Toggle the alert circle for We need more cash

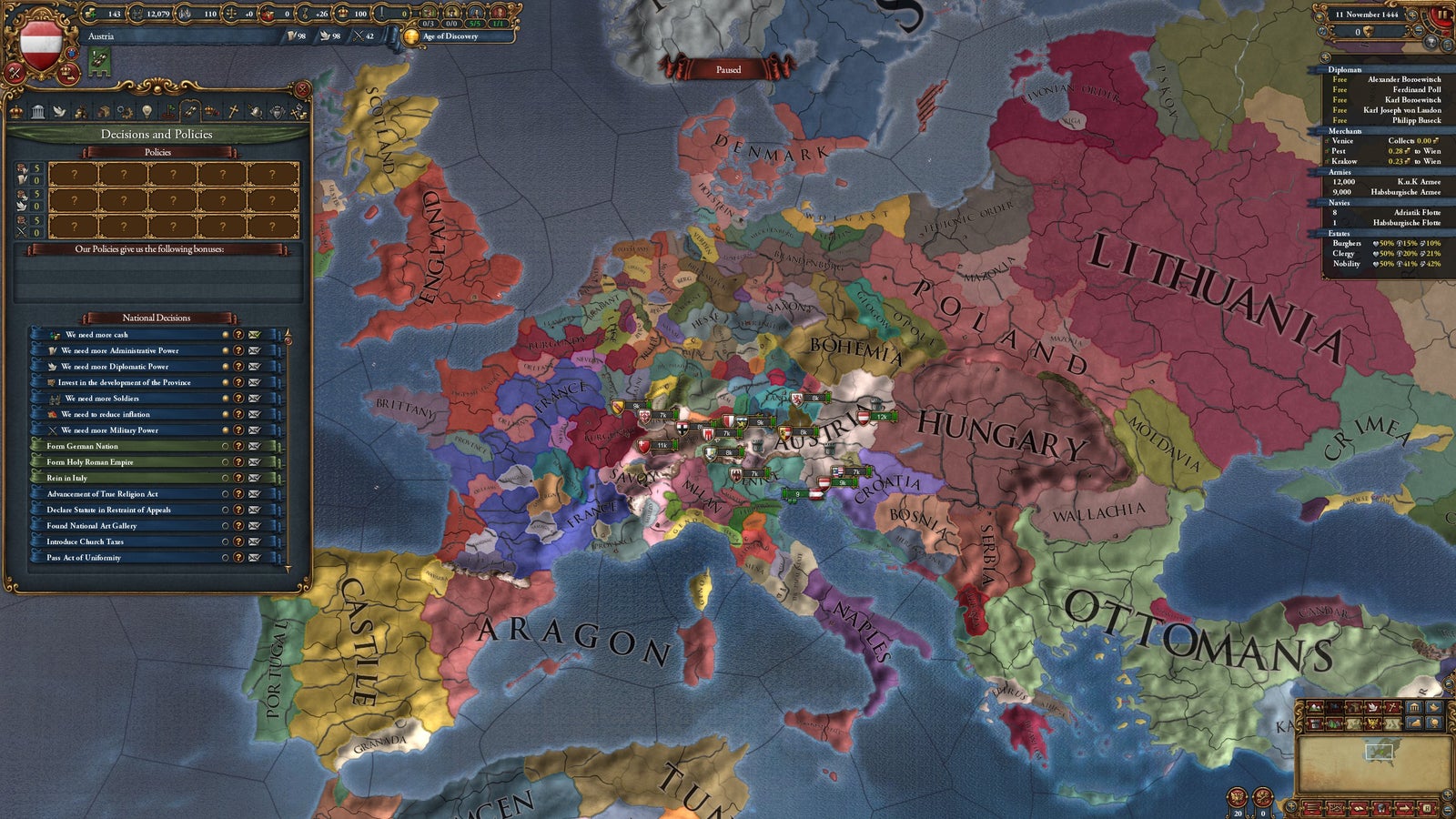226,335
